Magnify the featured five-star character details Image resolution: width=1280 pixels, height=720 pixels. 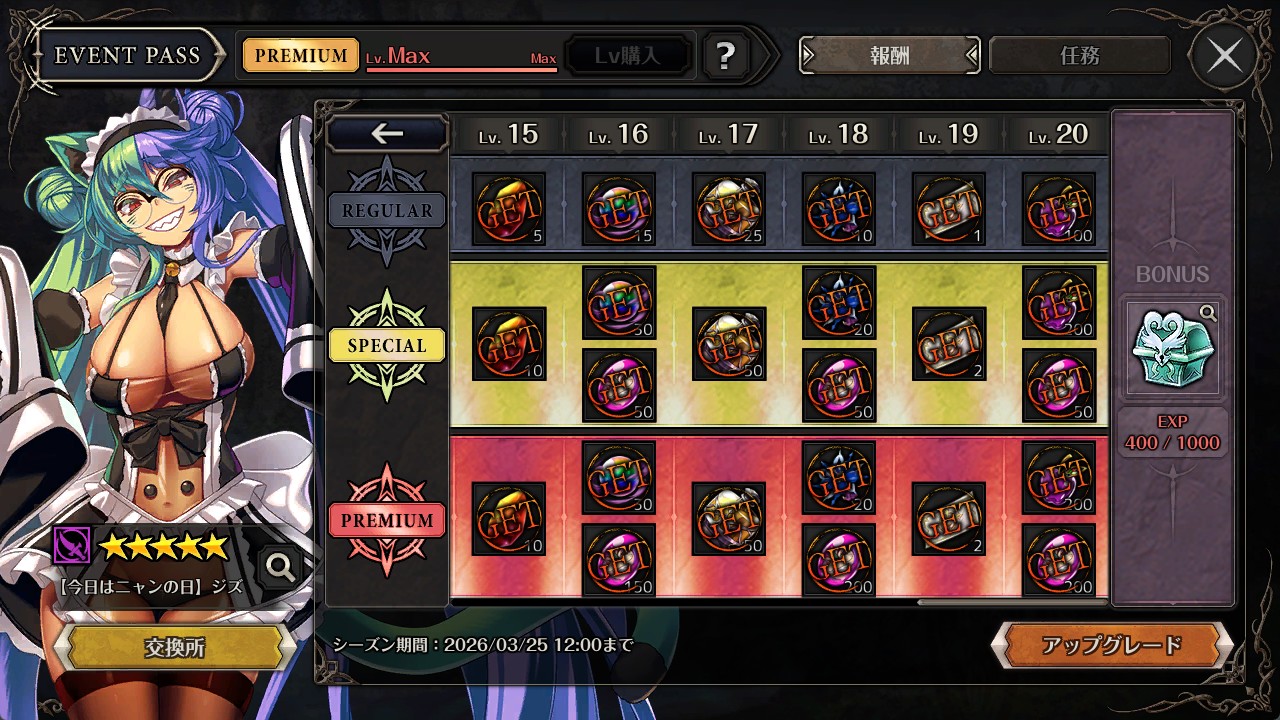coord(281,567)
